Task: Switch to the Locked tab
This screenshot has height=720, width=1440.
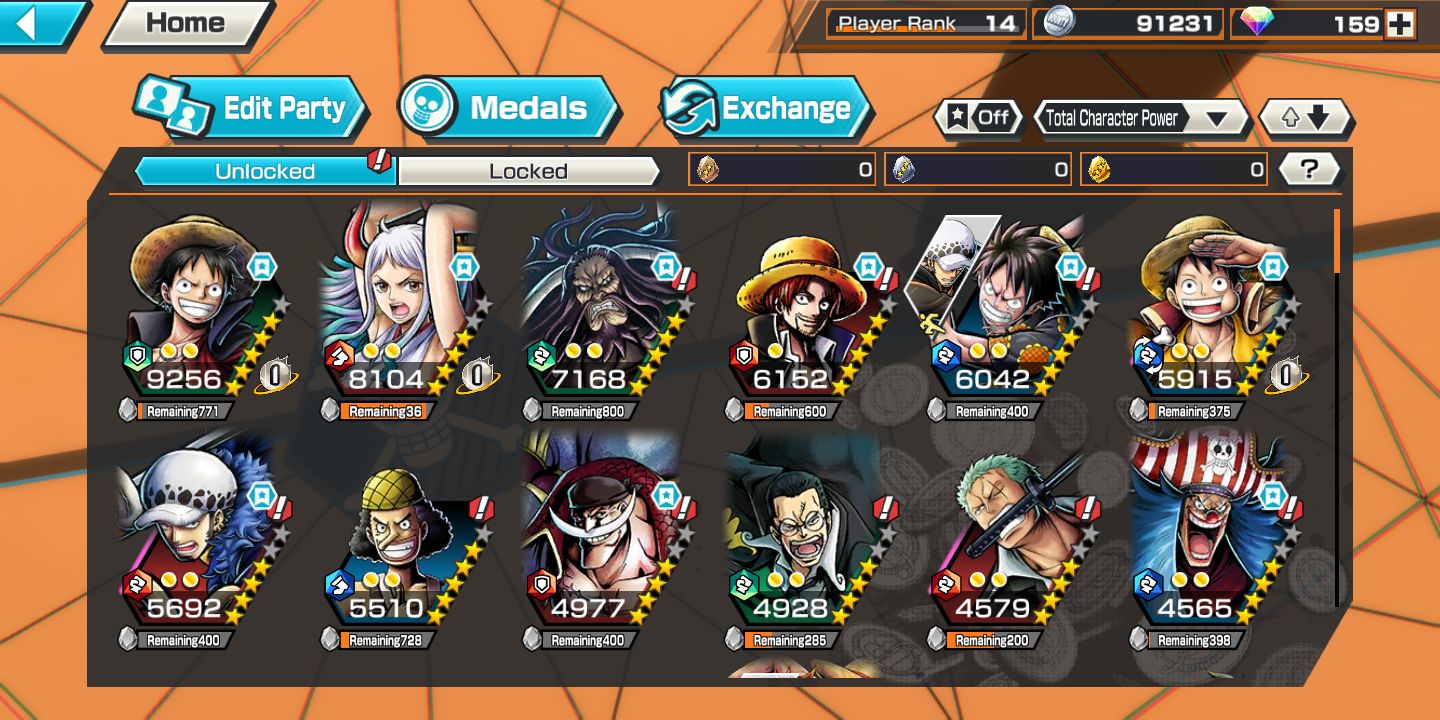Action: pos(528,171)
